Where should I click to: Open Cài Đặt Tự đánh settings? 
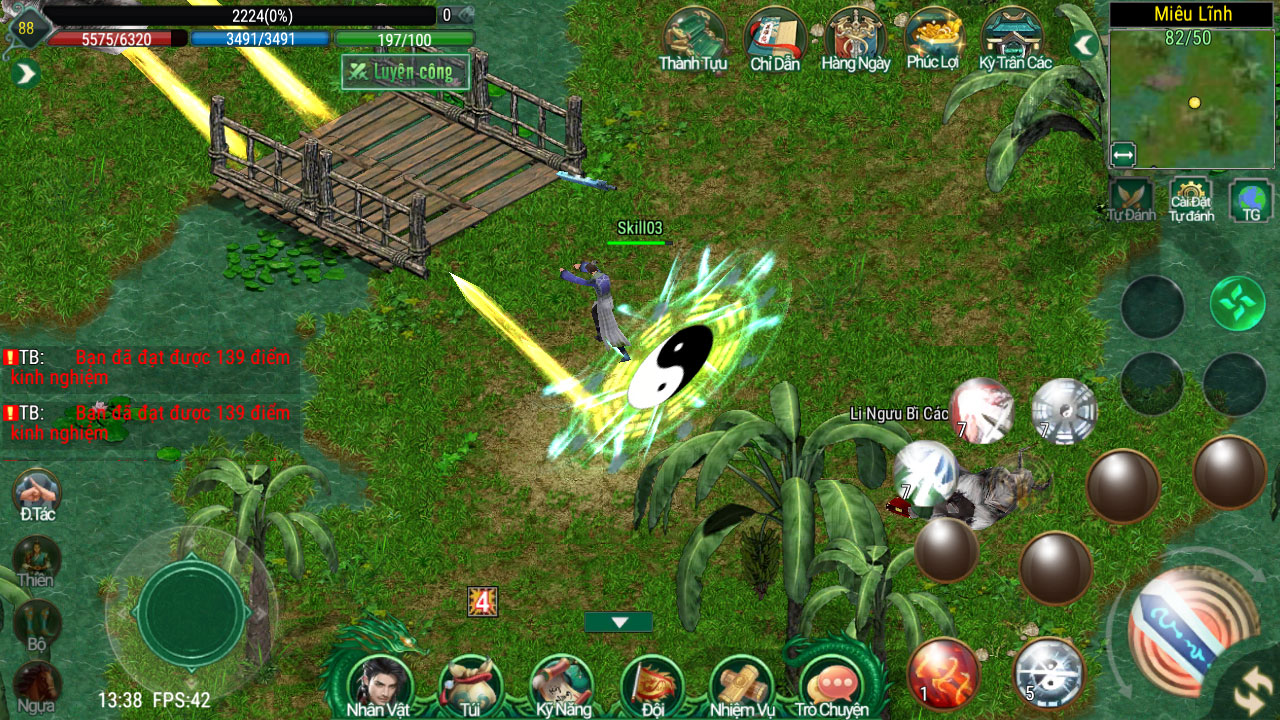pyautogui.click(x=1191, y=198)
